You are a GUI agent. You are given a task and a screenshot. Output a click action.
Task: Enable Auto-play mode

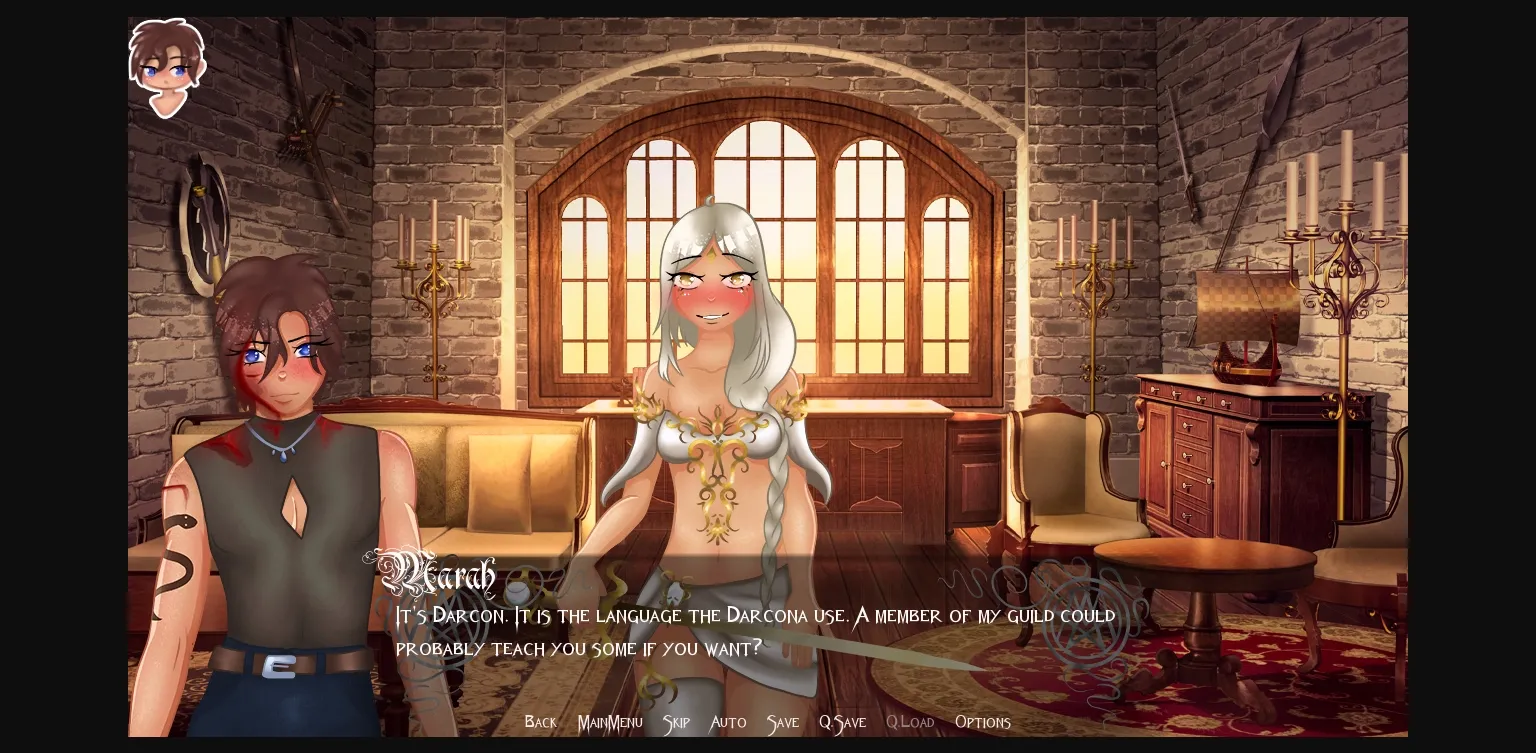click(728, 722)
